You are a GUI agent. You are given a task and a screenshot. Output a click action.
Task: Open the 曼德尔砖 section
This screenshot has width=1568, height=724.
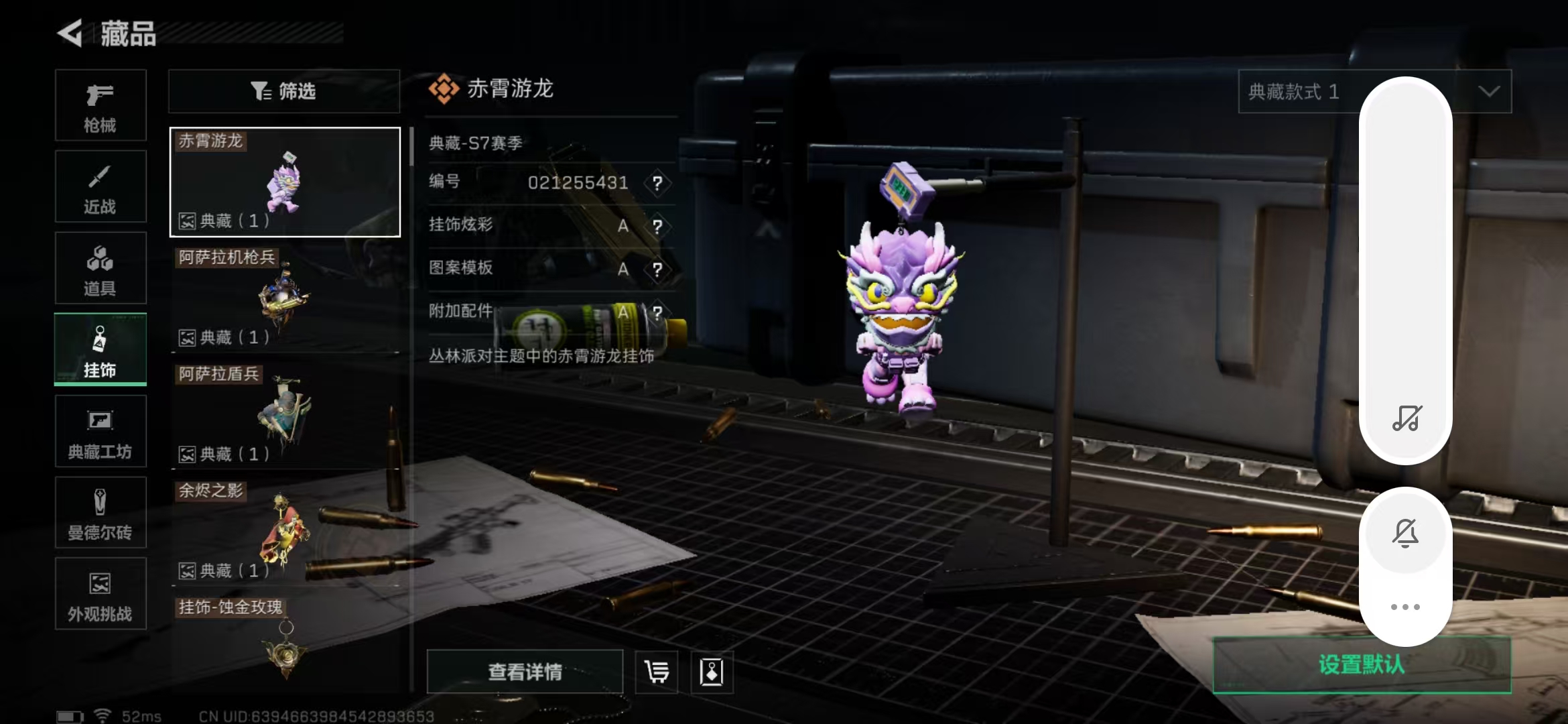101,513
